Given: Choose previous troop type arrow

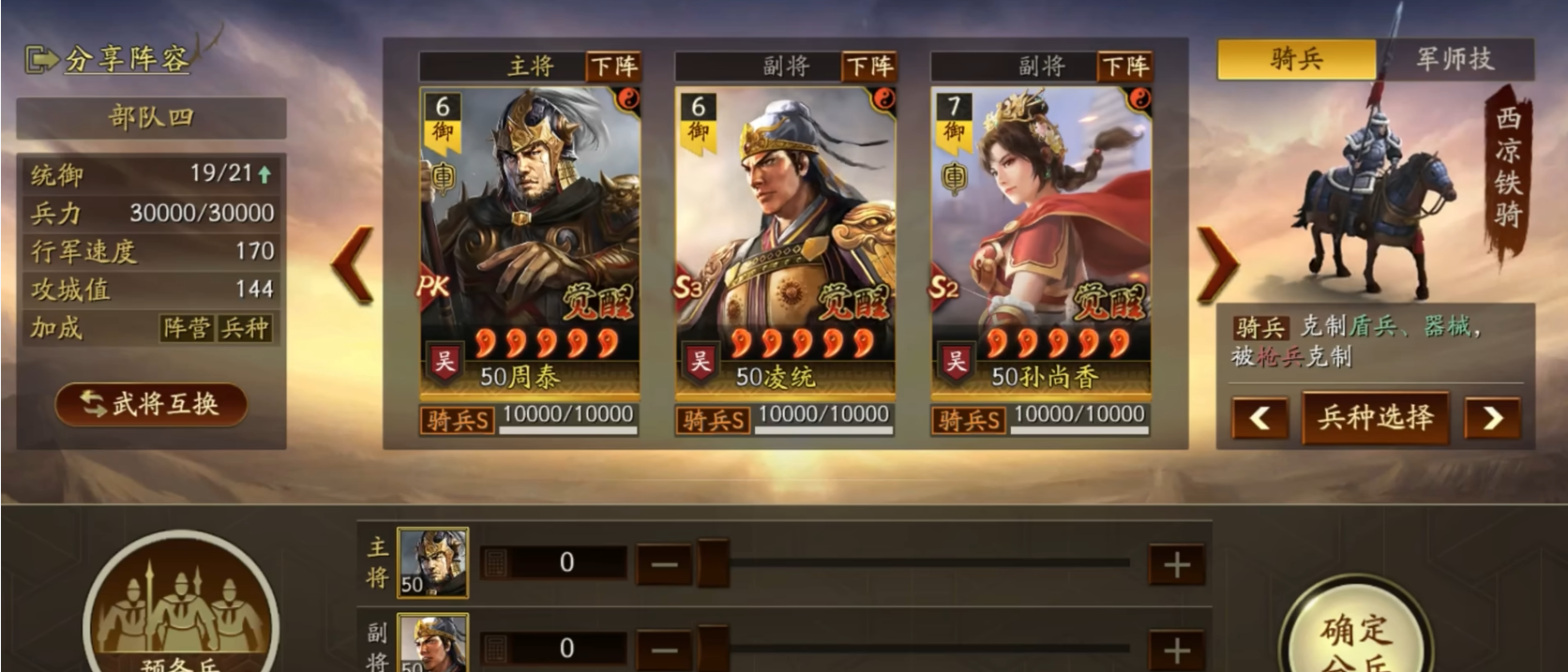Looking at the screenshot, I should (x=1259, y=418).
